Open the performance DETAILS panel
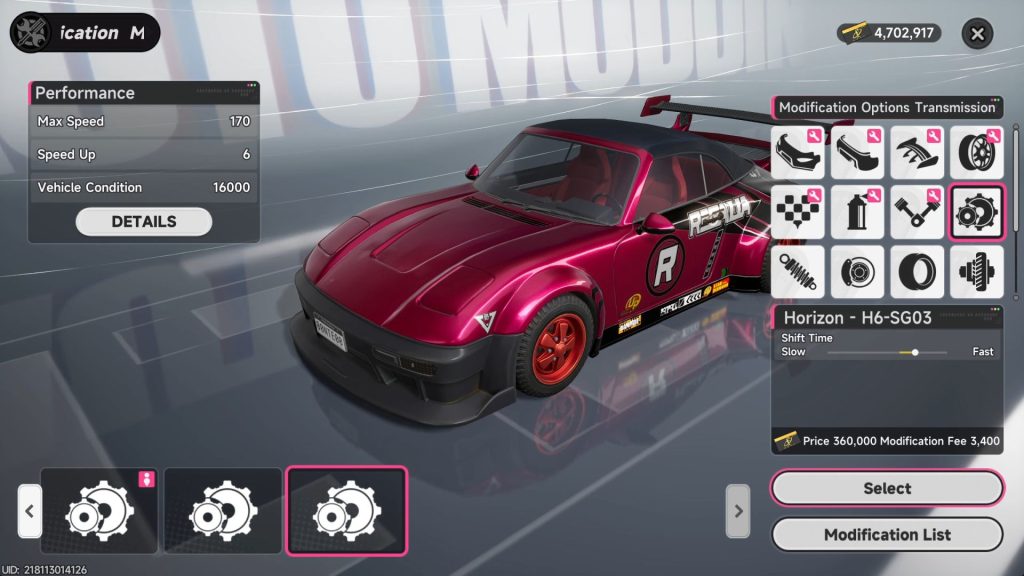Viewport: 1024px width, 576px height. click(x=144, y=221)
